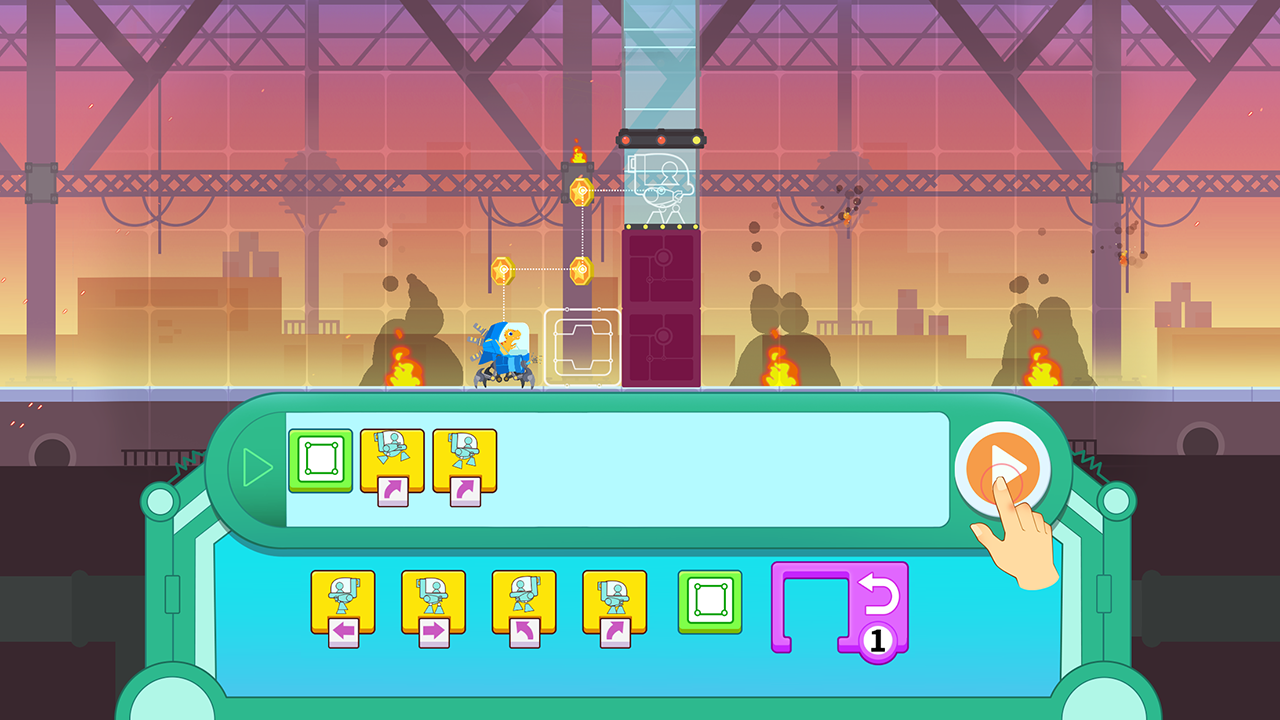Click the second jump-right block in the sequence
The height and width of the screenshot is (720, 1280).
(463, 460)
